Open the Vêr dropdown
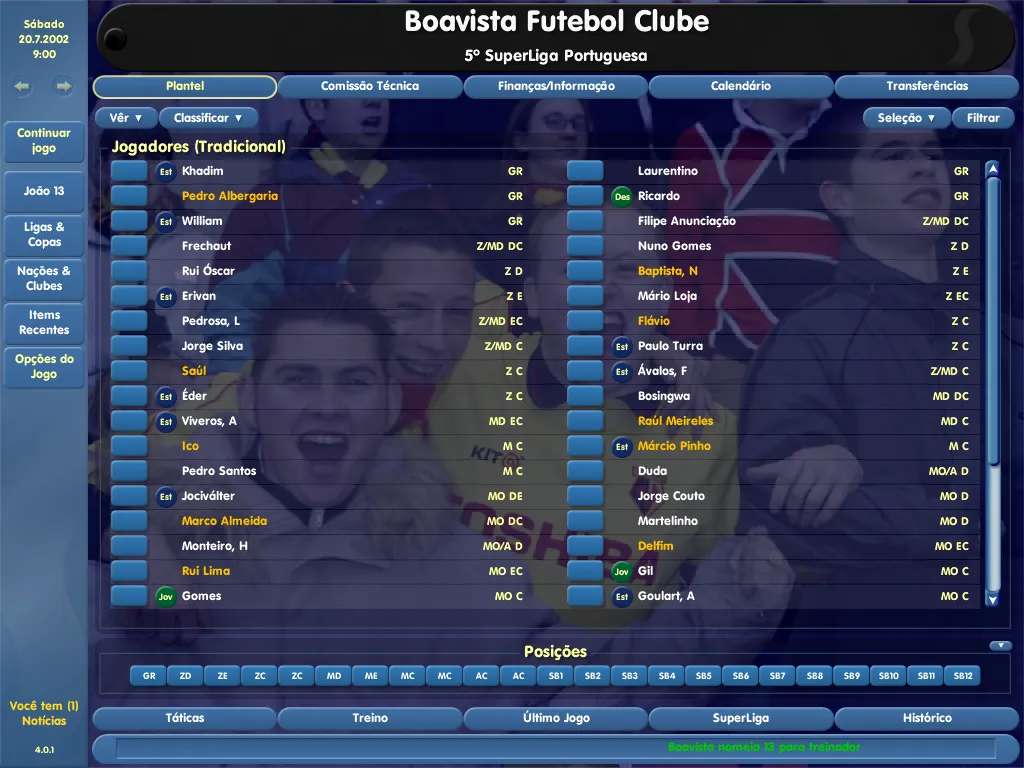 point(126,118)
